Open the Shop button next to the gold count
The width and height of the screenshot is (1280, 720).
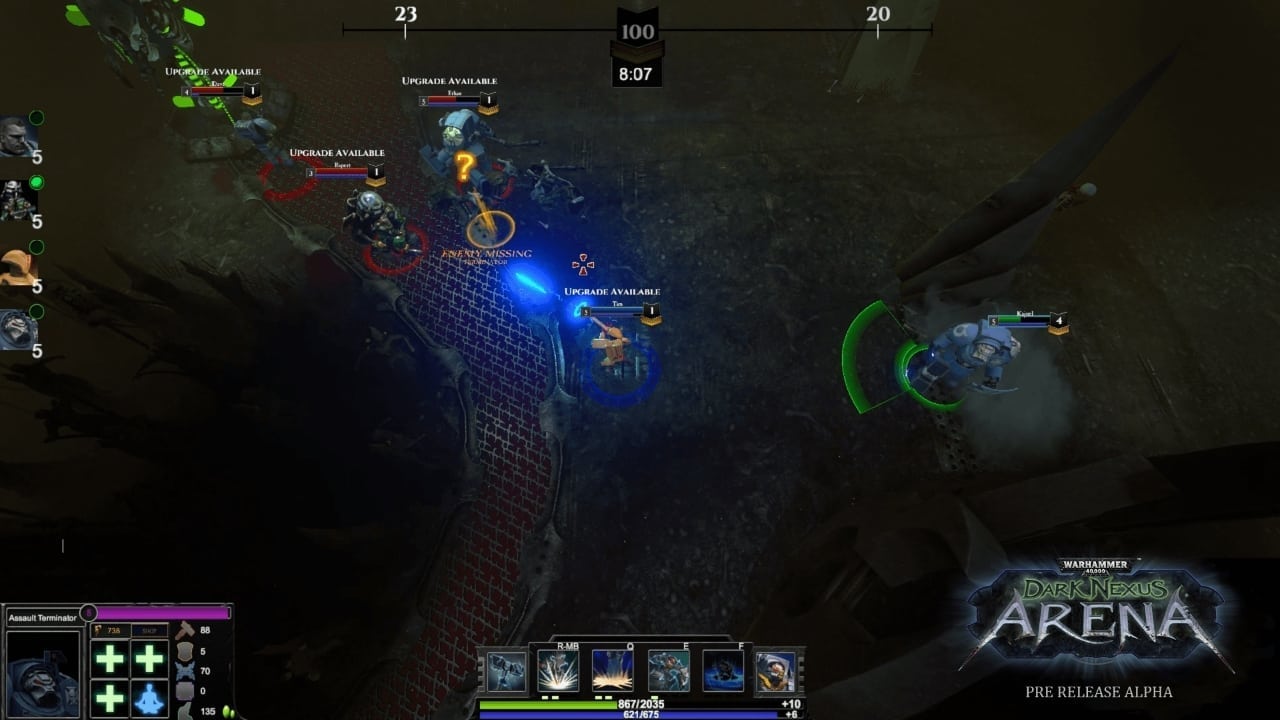pyautogui.click(x=149, y=630)
